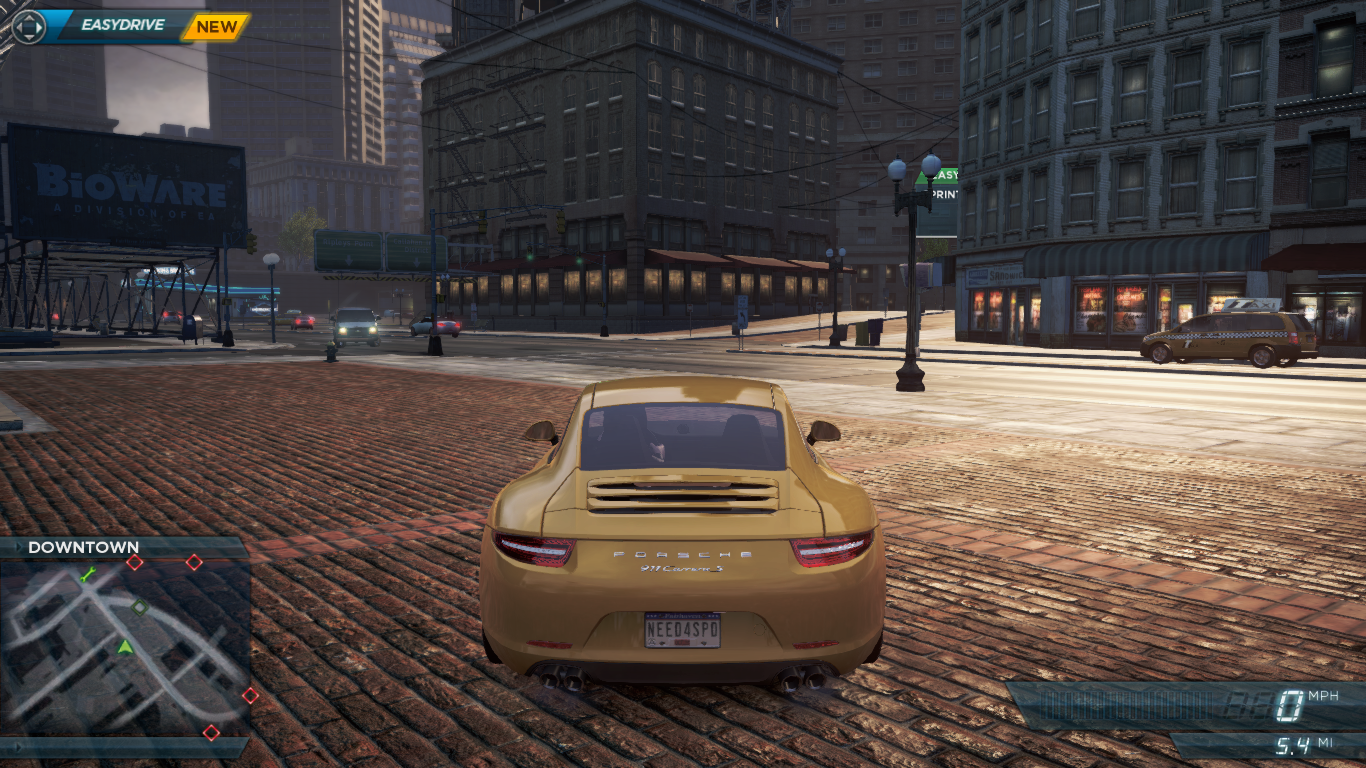Select the NEW notification badge
This screenshot has height=768, width=1366.
[x=216, y=27]
